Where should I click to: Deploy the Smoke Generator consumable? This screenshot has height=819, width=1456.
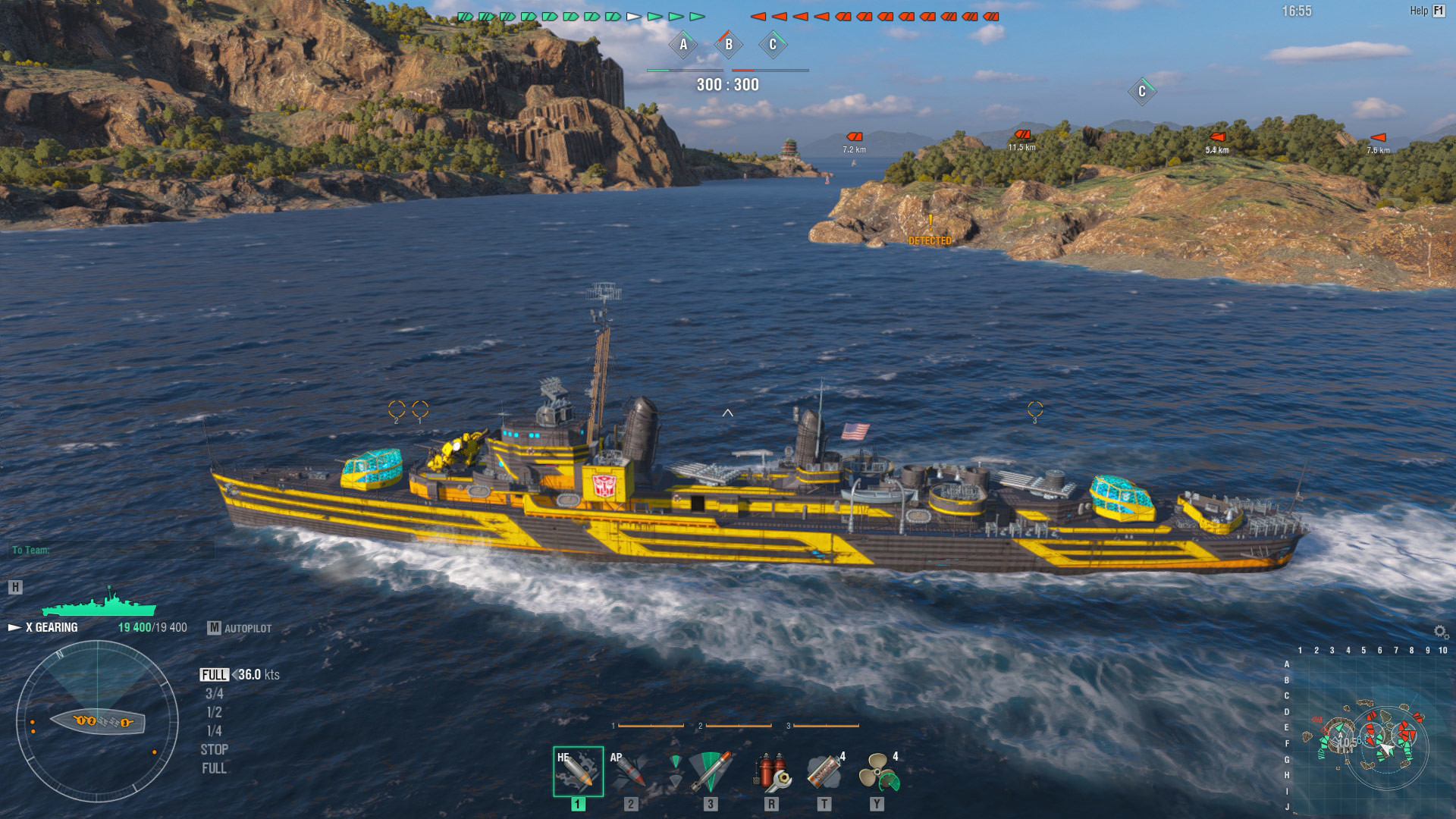(825, 771)
